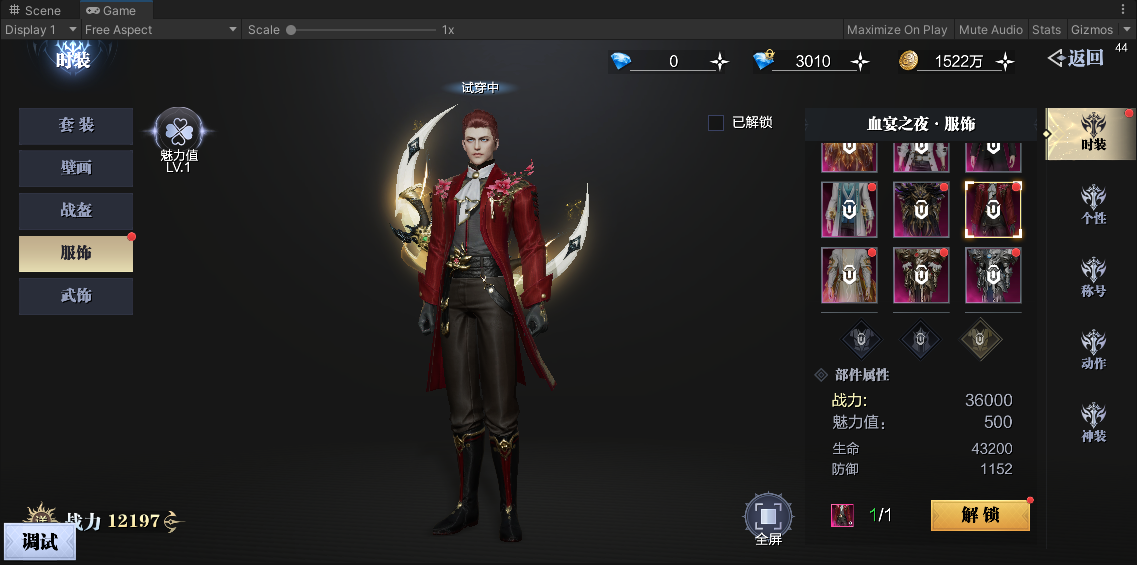The image size is (1137, 565).
Task: Select the highlighted red coat outfit thumbnail
Action: coord(993,210)
